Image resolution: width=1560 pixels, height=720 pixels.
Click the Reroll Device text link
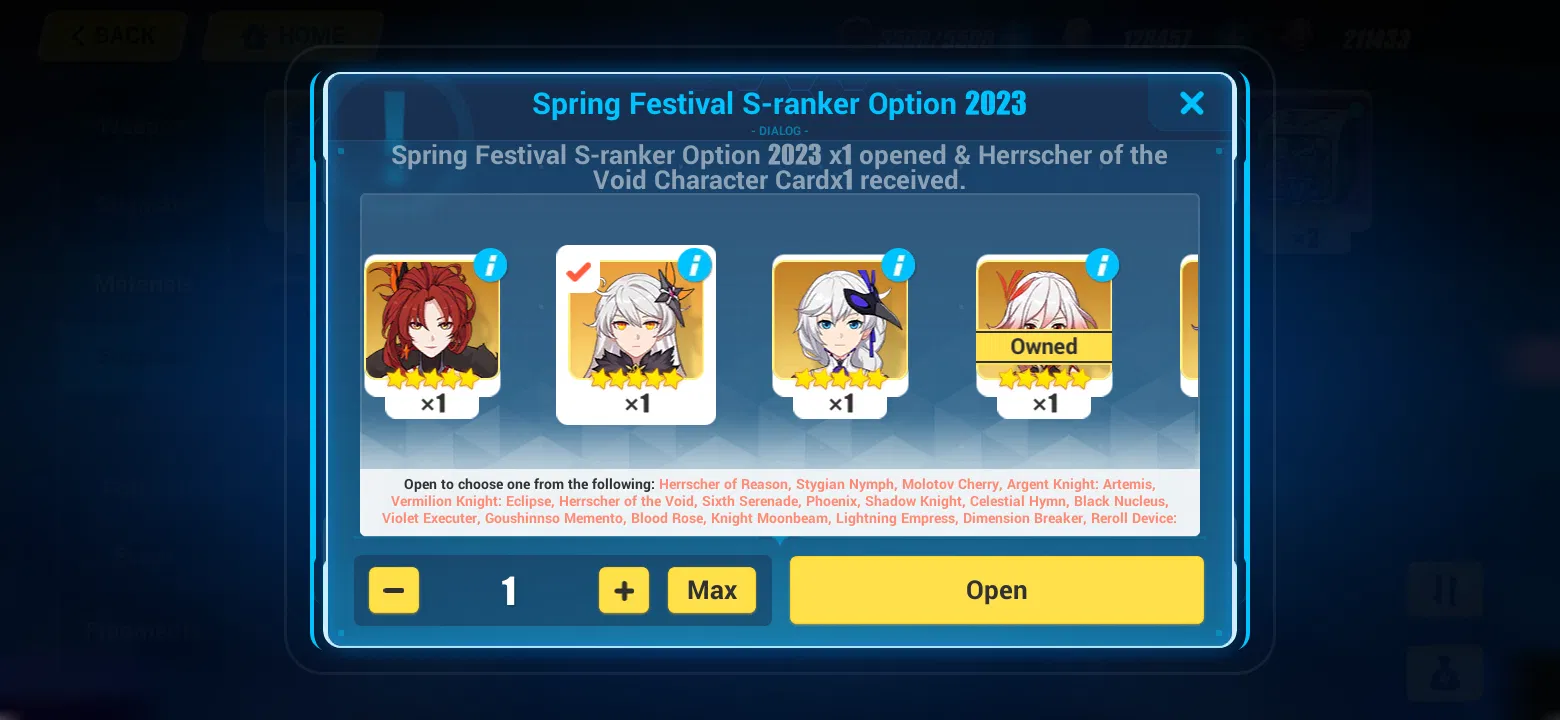click(x=1132, y=519)
